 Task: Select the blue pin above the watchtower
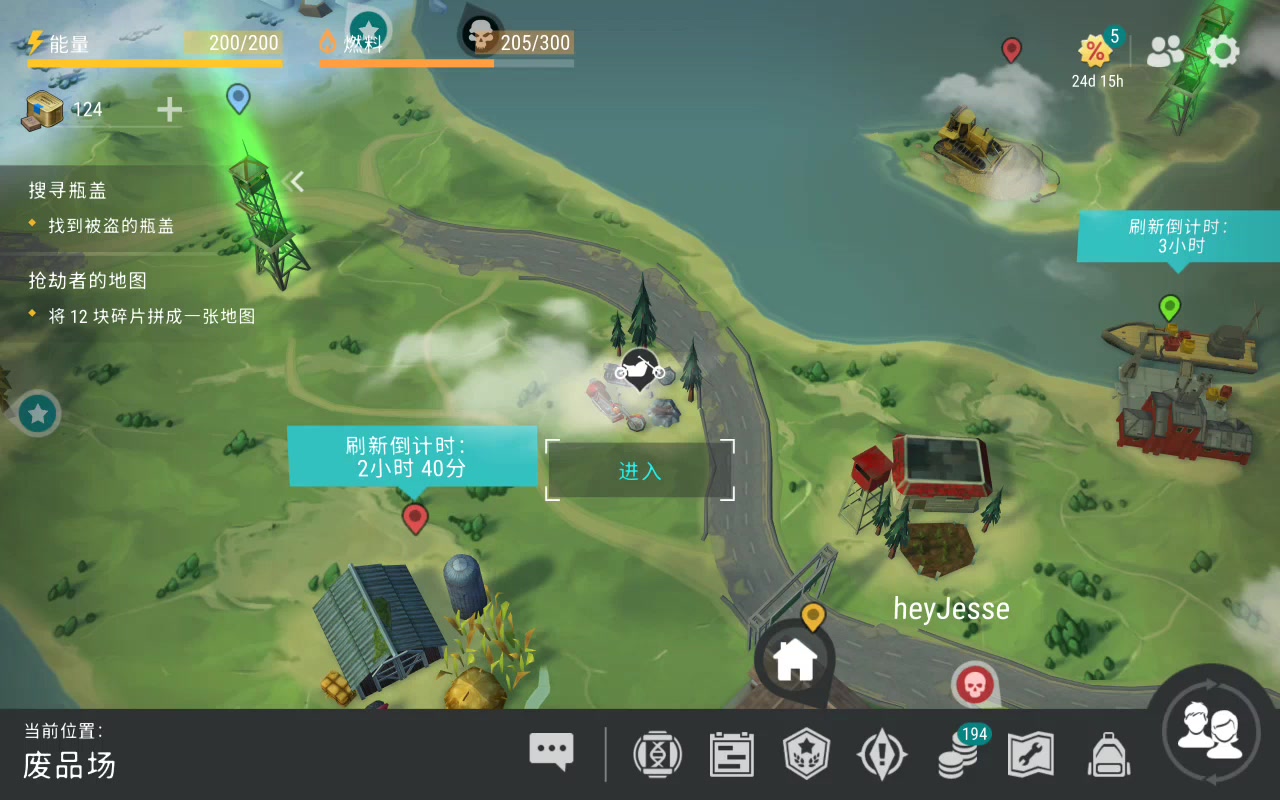(238, 98)
